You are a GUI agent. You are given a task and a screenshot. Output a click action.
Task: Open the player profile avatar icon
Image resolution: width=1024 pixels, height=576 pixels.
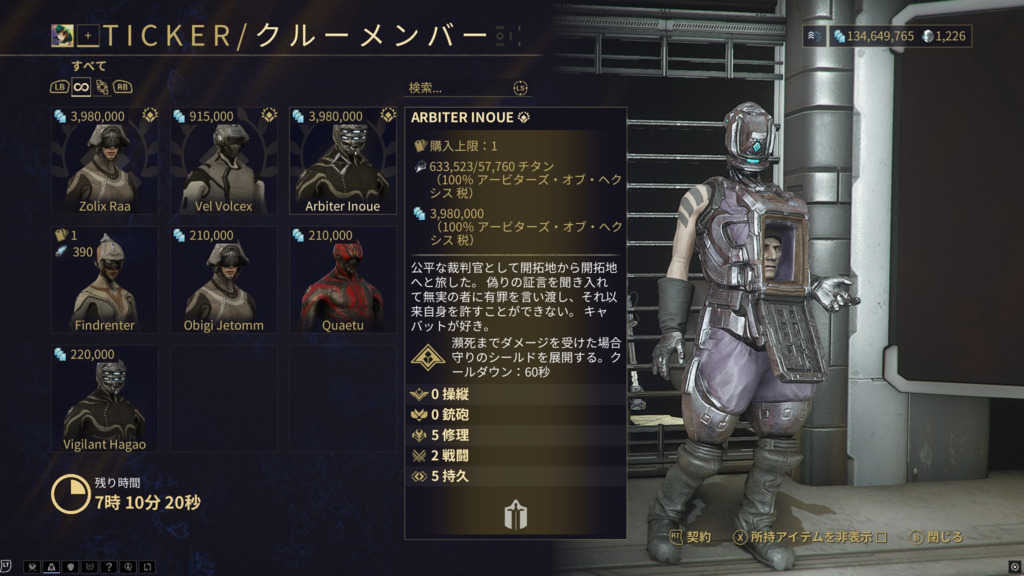[62, 36]
